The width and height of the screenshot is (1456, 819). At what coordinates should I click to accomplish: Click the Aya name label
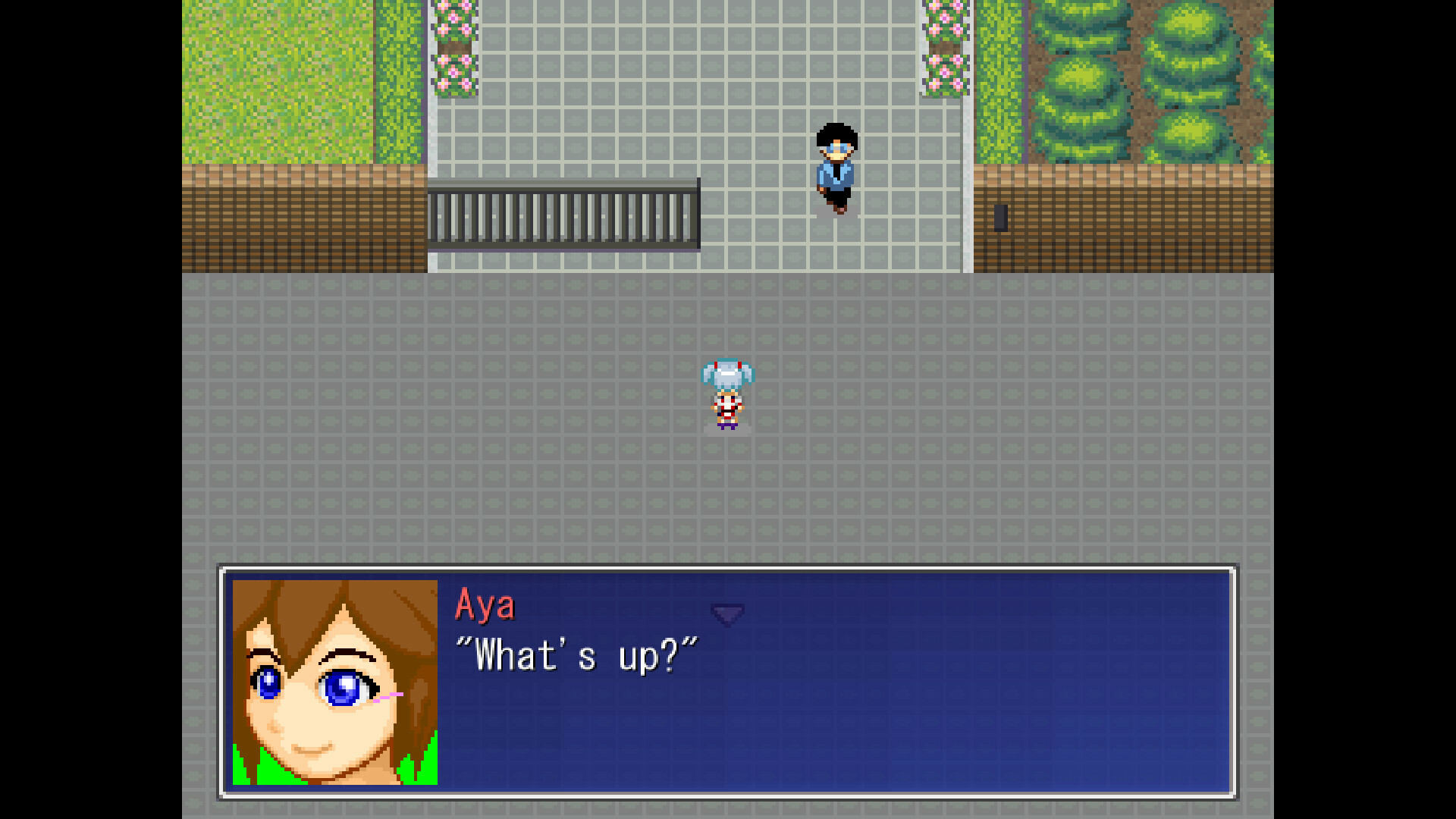coord(486,605)
